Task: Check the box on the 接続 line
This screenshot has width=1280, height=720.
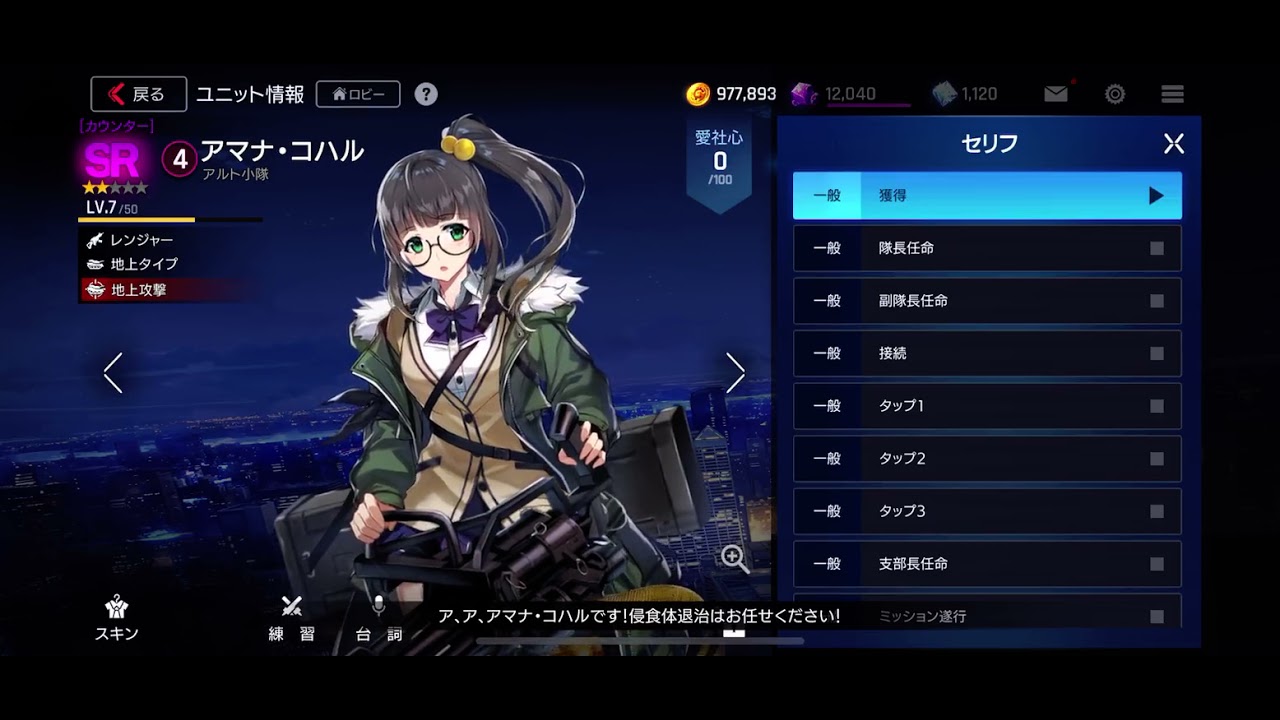Action: (1158, 353)
